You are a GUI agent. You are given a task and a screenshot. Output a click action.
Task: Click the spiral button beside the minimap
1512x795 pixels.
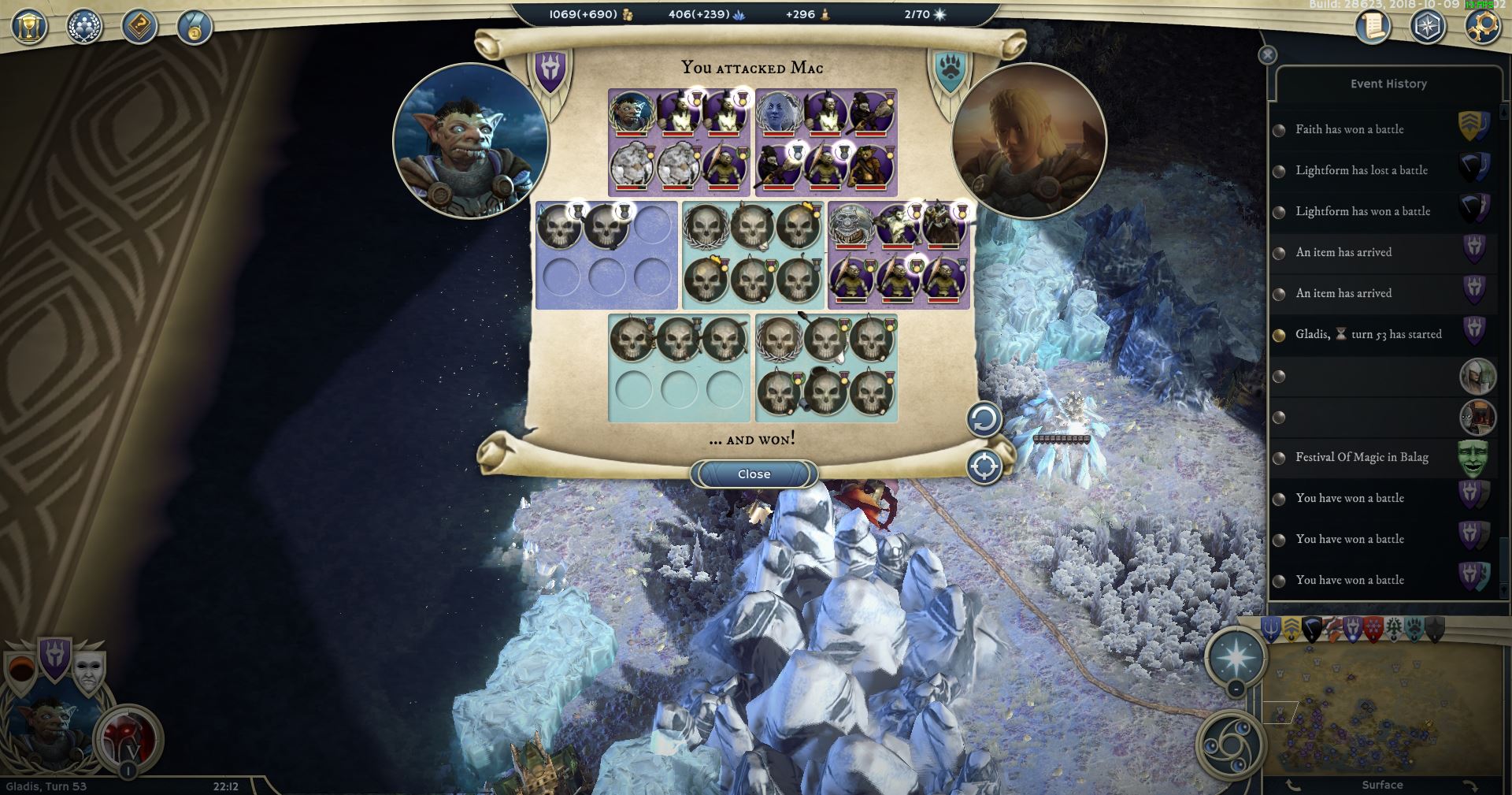[1230, 743]
